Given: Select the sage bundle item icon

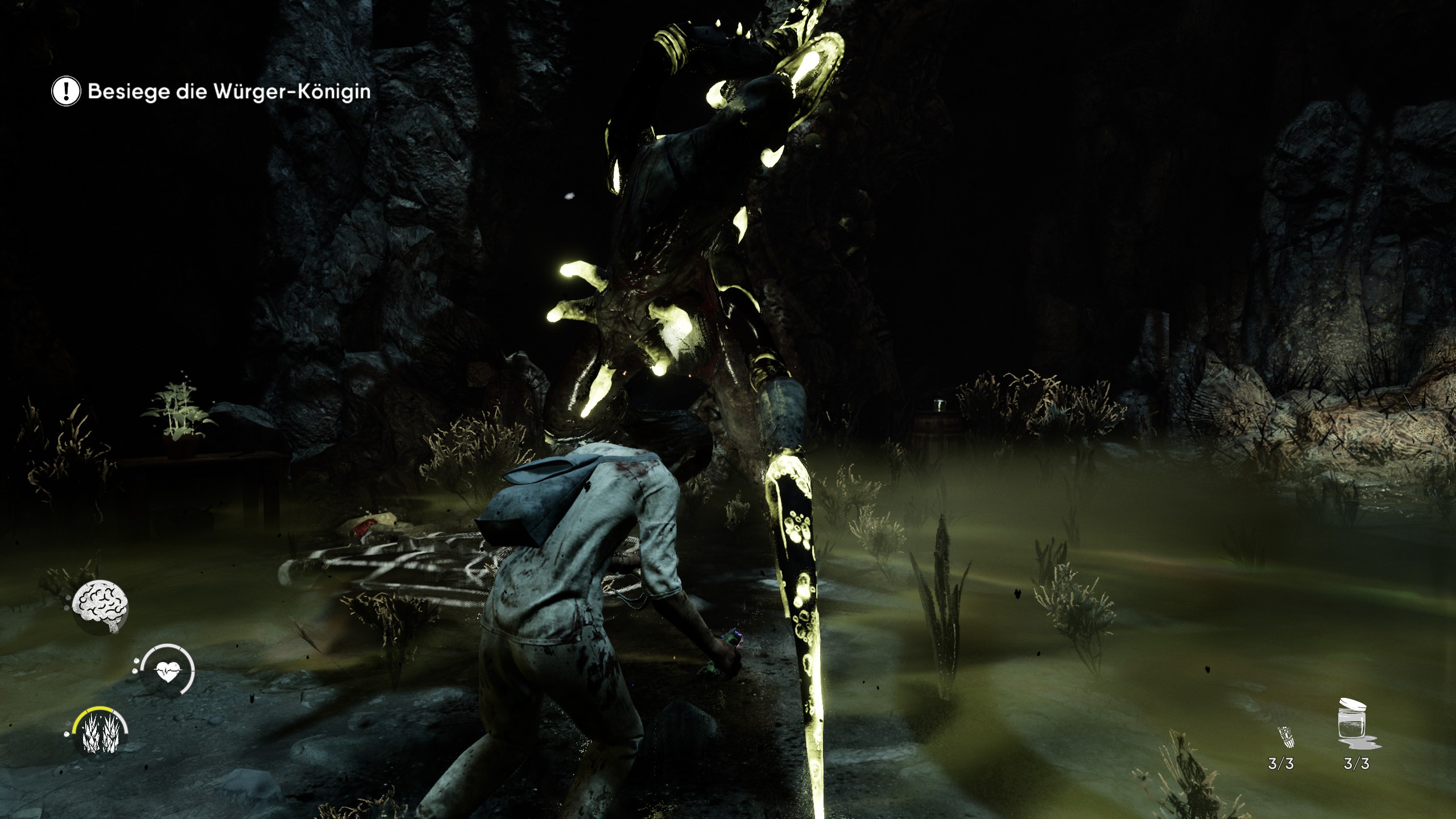Looking at the screenshot, I should click(x=1283, y=737).
